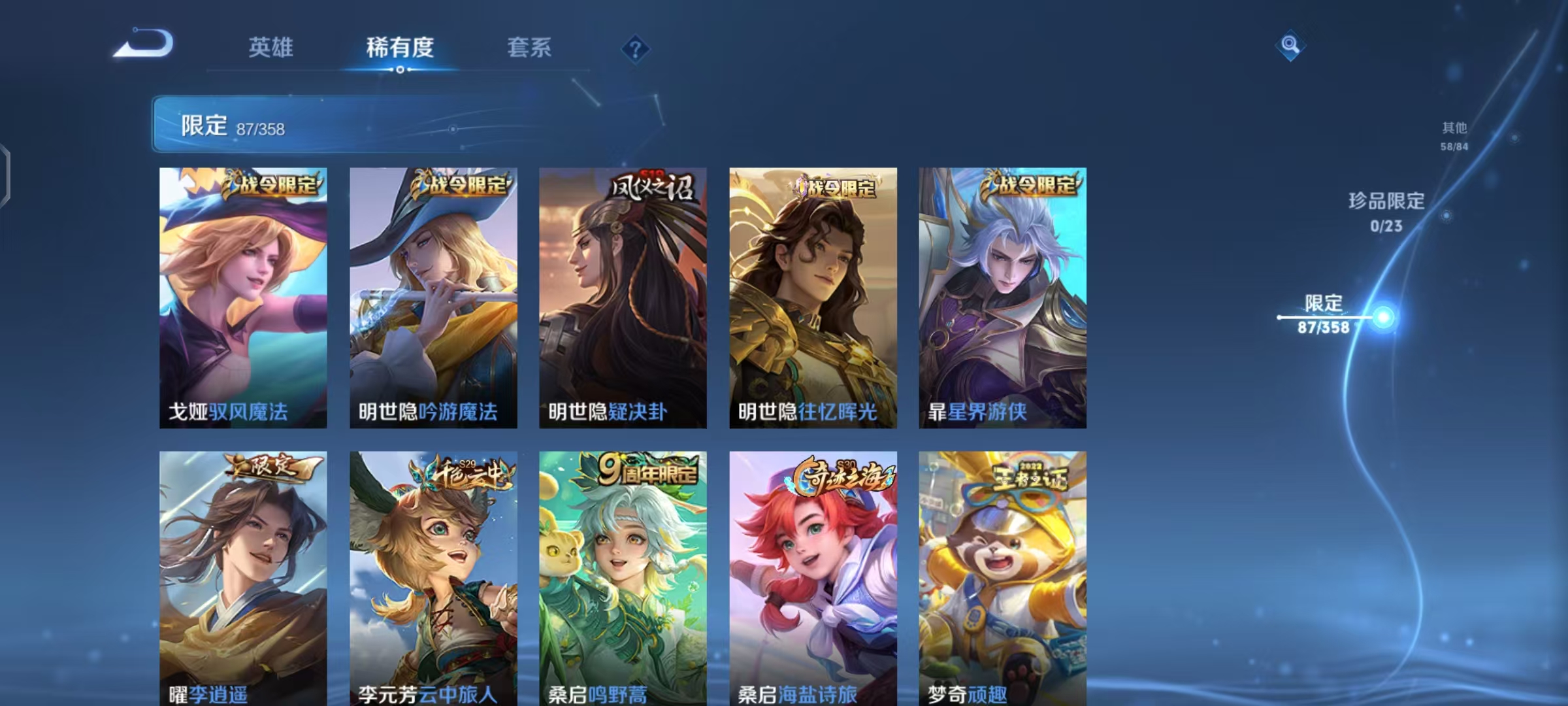
Task: Switch to the 套系 tab
Action: pyautogui.click(x=529, y=47)
